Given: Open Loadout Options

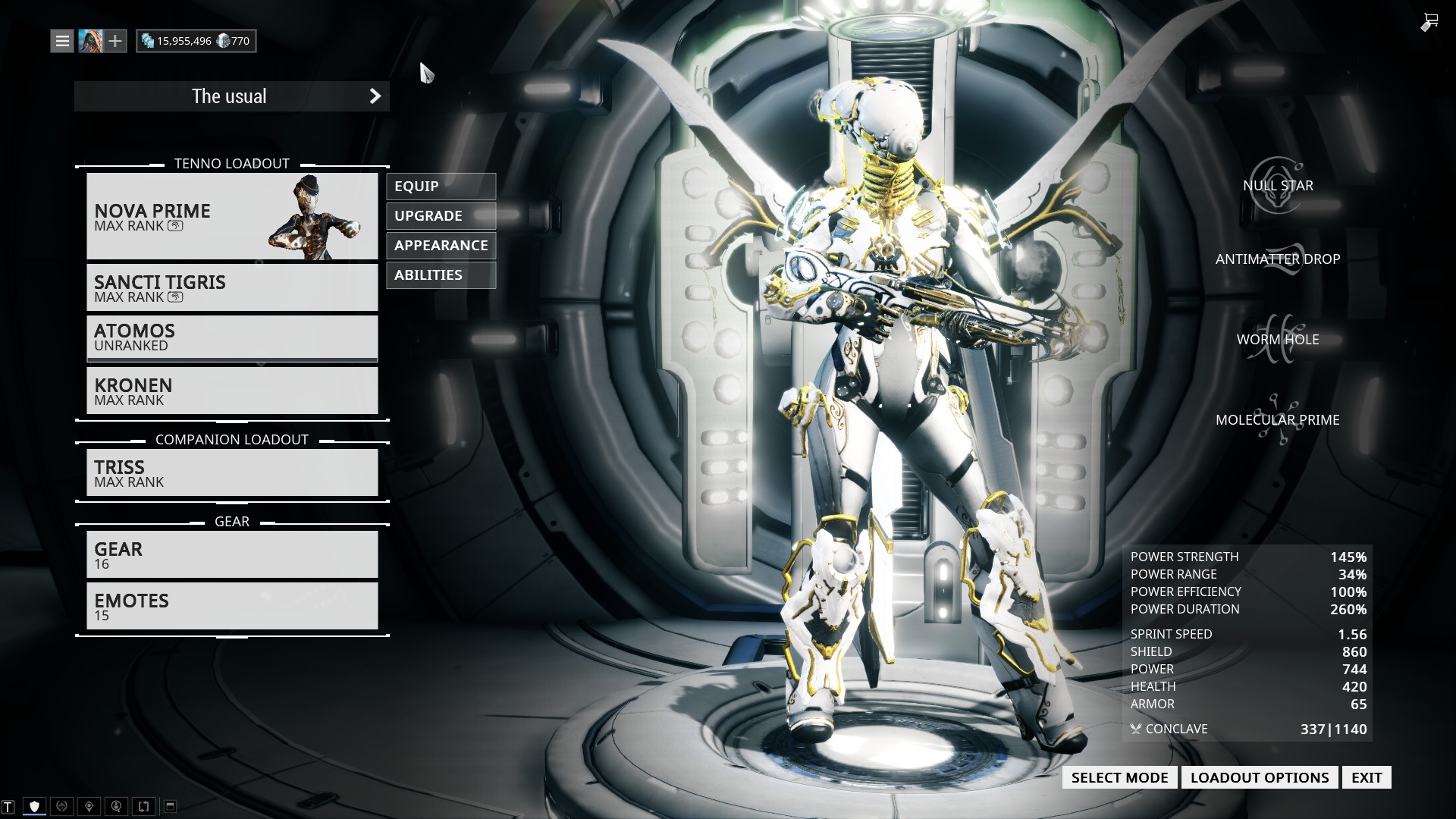Looking at the screenshot, I should (x=1259, y=777).
